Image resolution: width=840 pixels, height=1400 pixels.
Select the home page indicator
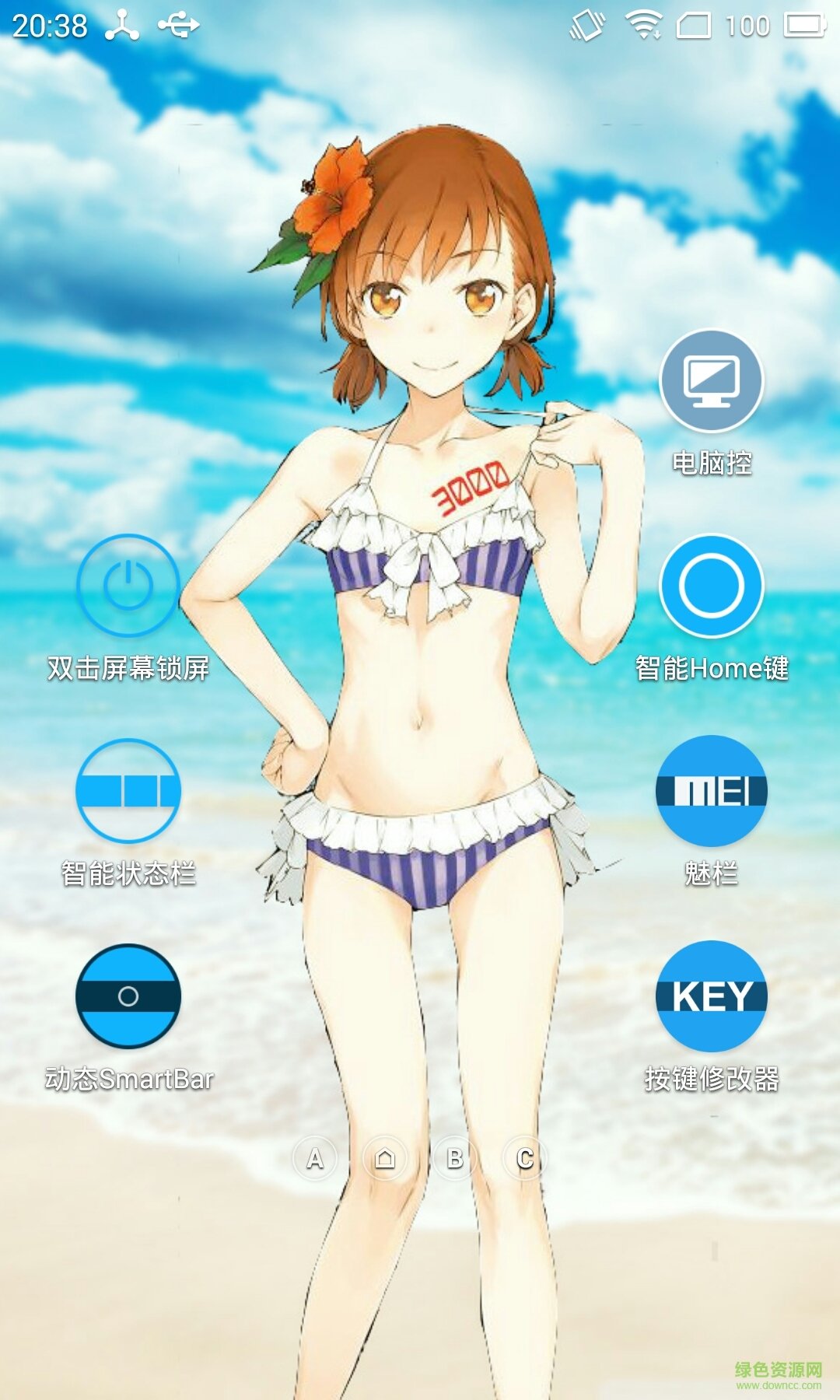385,1159
